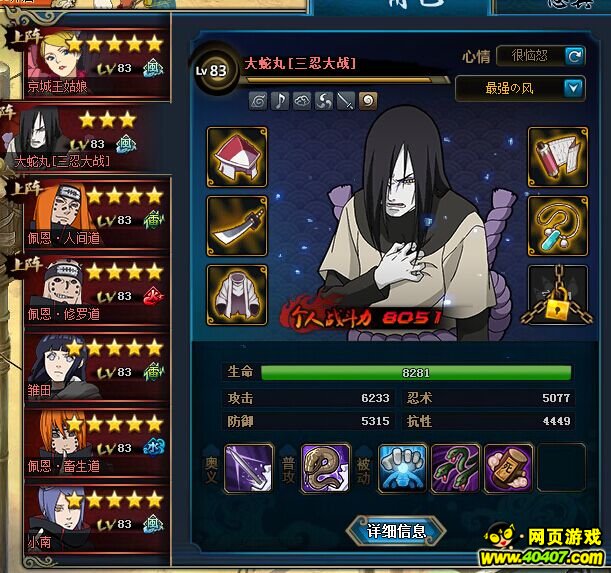Select the red hat equipment slot
The width and height of the screenshot is (611, 573).
pos(236,156)
